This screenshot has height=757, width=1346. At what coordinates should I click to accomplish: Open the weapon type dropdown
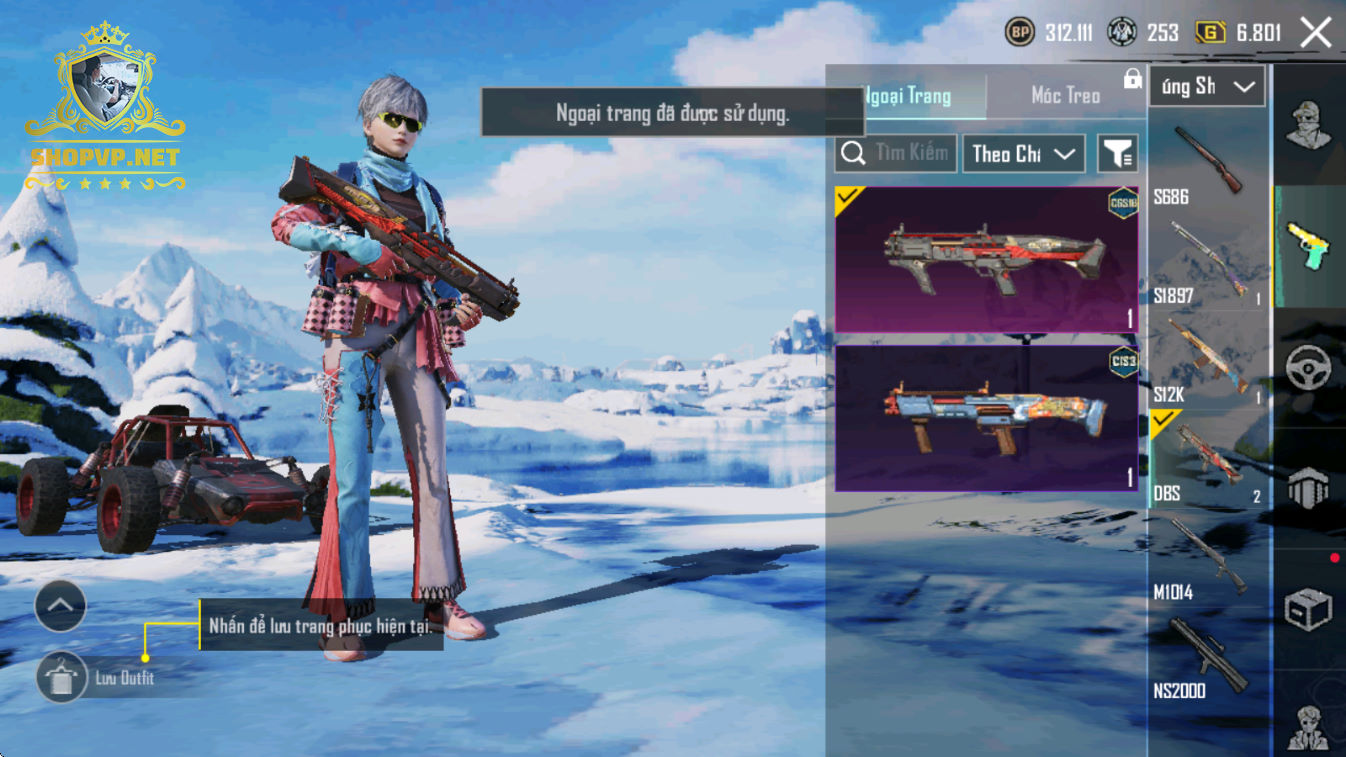point(1207,87)
